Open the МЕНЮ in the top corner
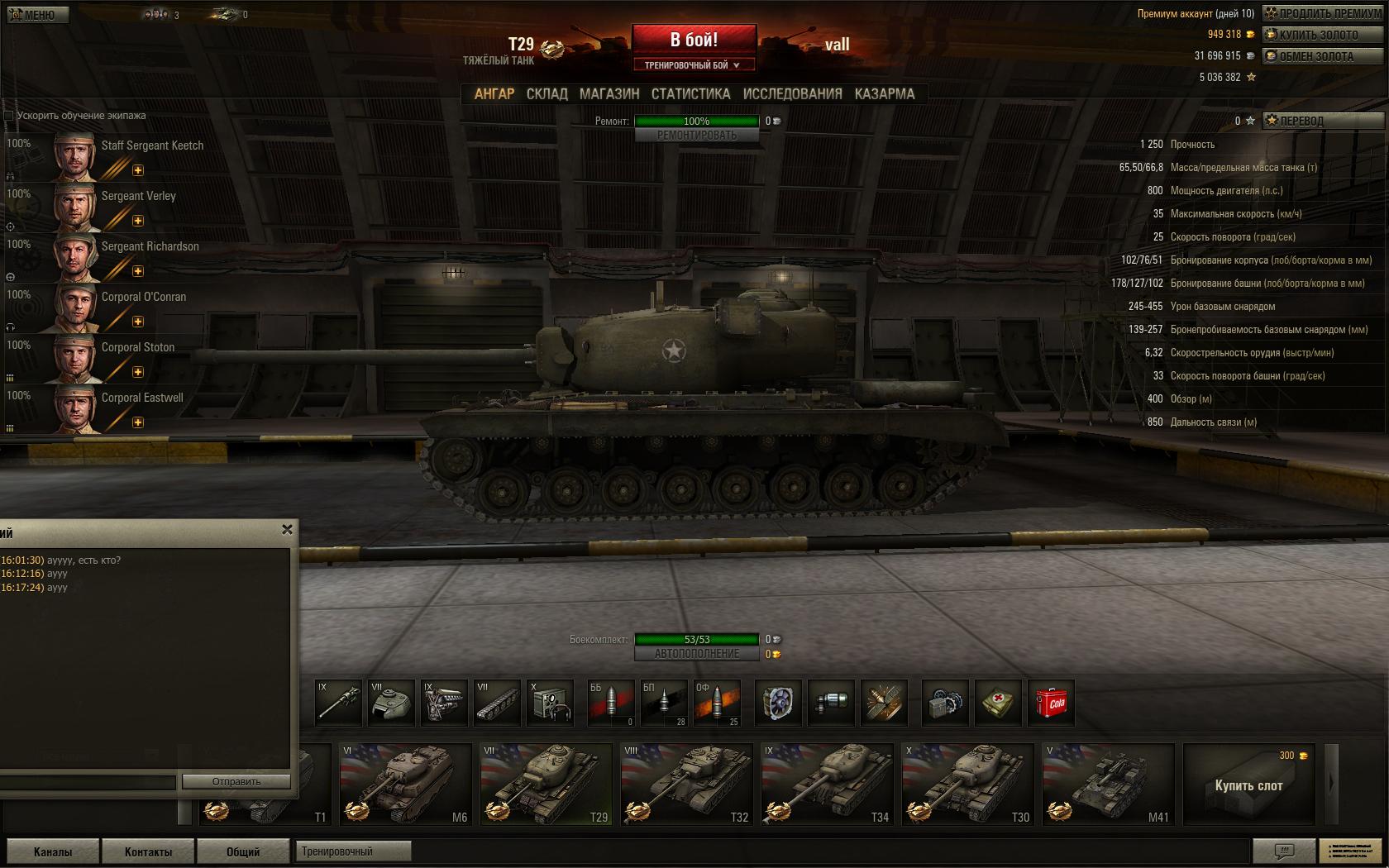This screenshot has height=868, width=1389. pyautogui.click(x=36, y=13)
